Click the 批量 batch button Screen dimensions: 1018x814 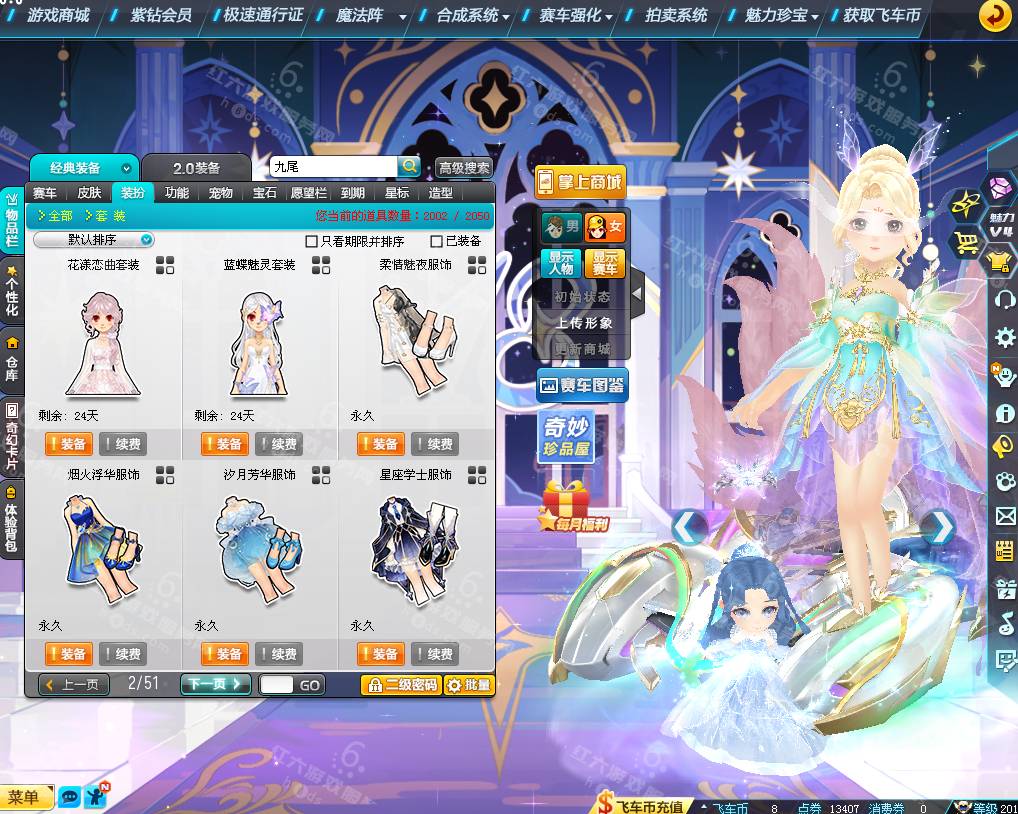click(x=469, y=685)
